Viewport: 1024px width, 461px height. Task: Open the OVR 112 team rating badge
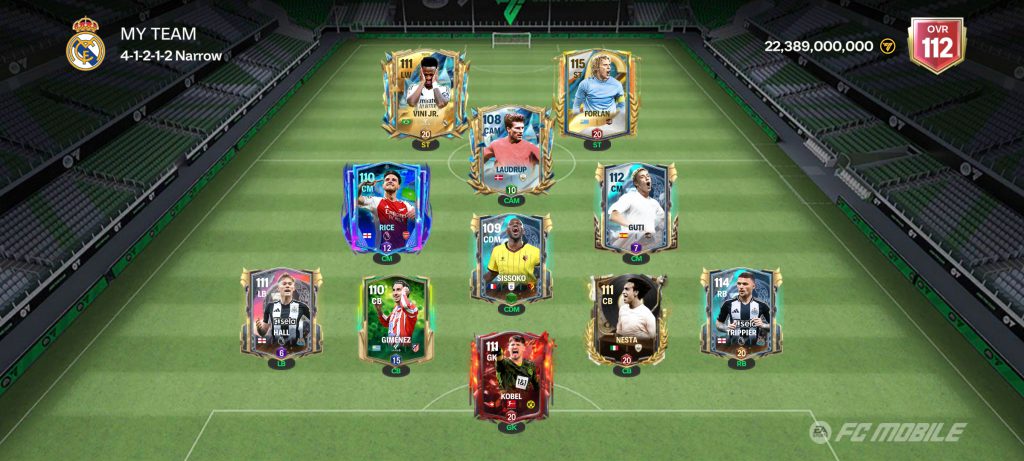click(935, 45)
